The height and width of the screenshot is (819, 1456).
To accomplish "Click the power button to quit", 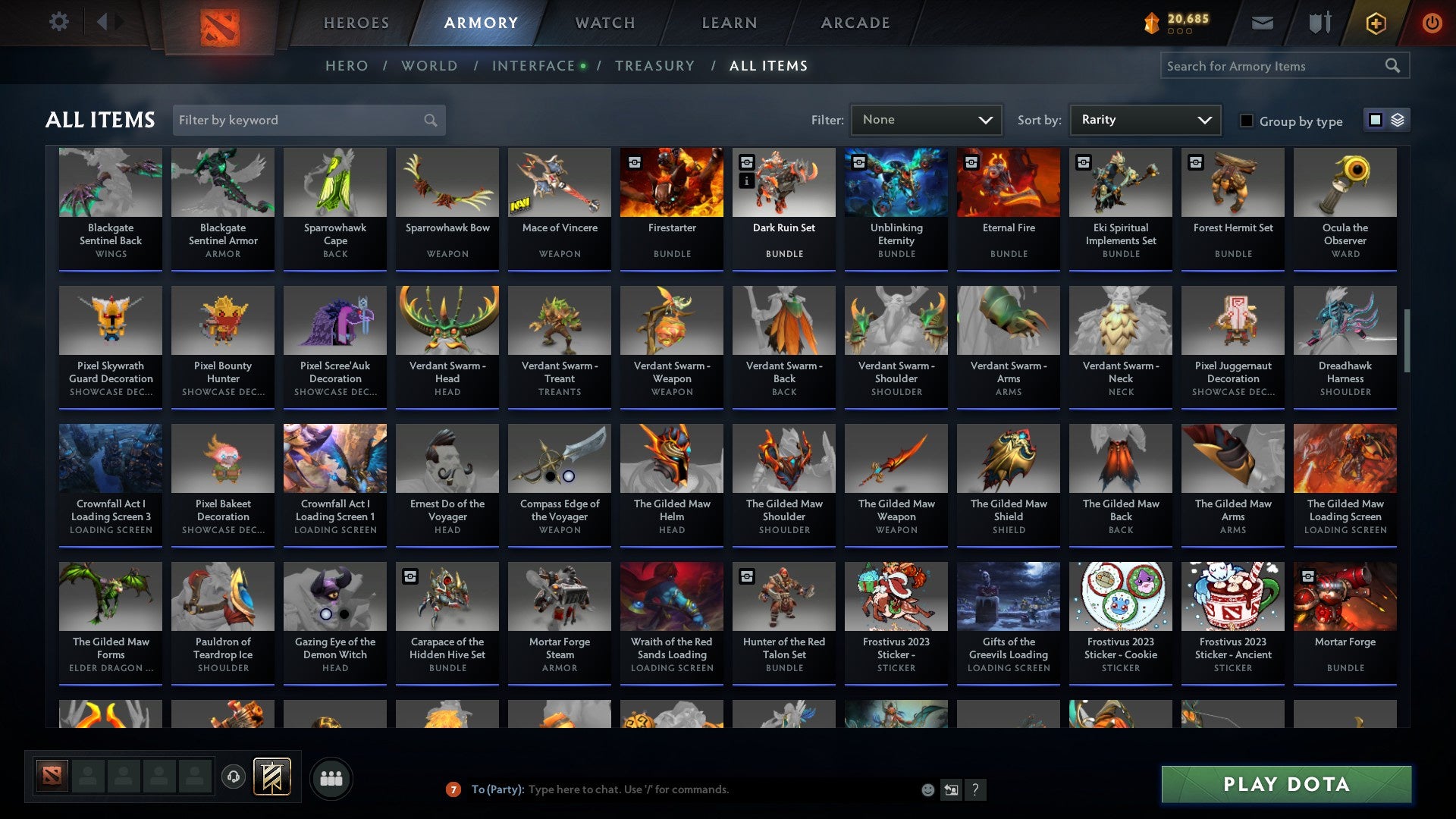I will [x=1432, y=23].
